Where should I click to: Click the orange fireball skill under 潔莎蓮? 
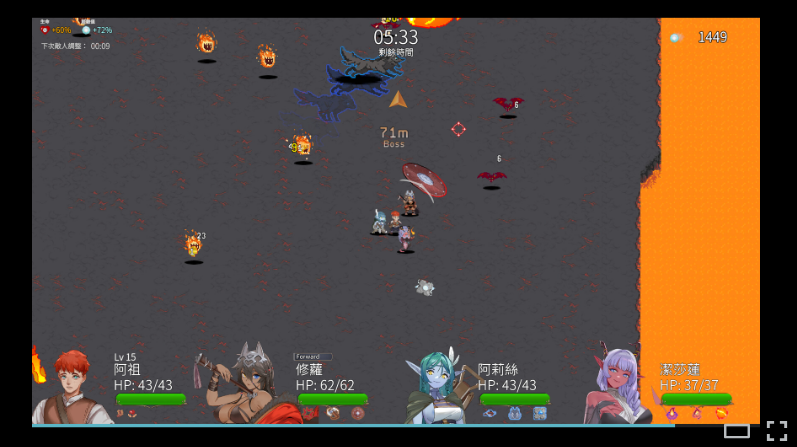(x=721, y=413)
